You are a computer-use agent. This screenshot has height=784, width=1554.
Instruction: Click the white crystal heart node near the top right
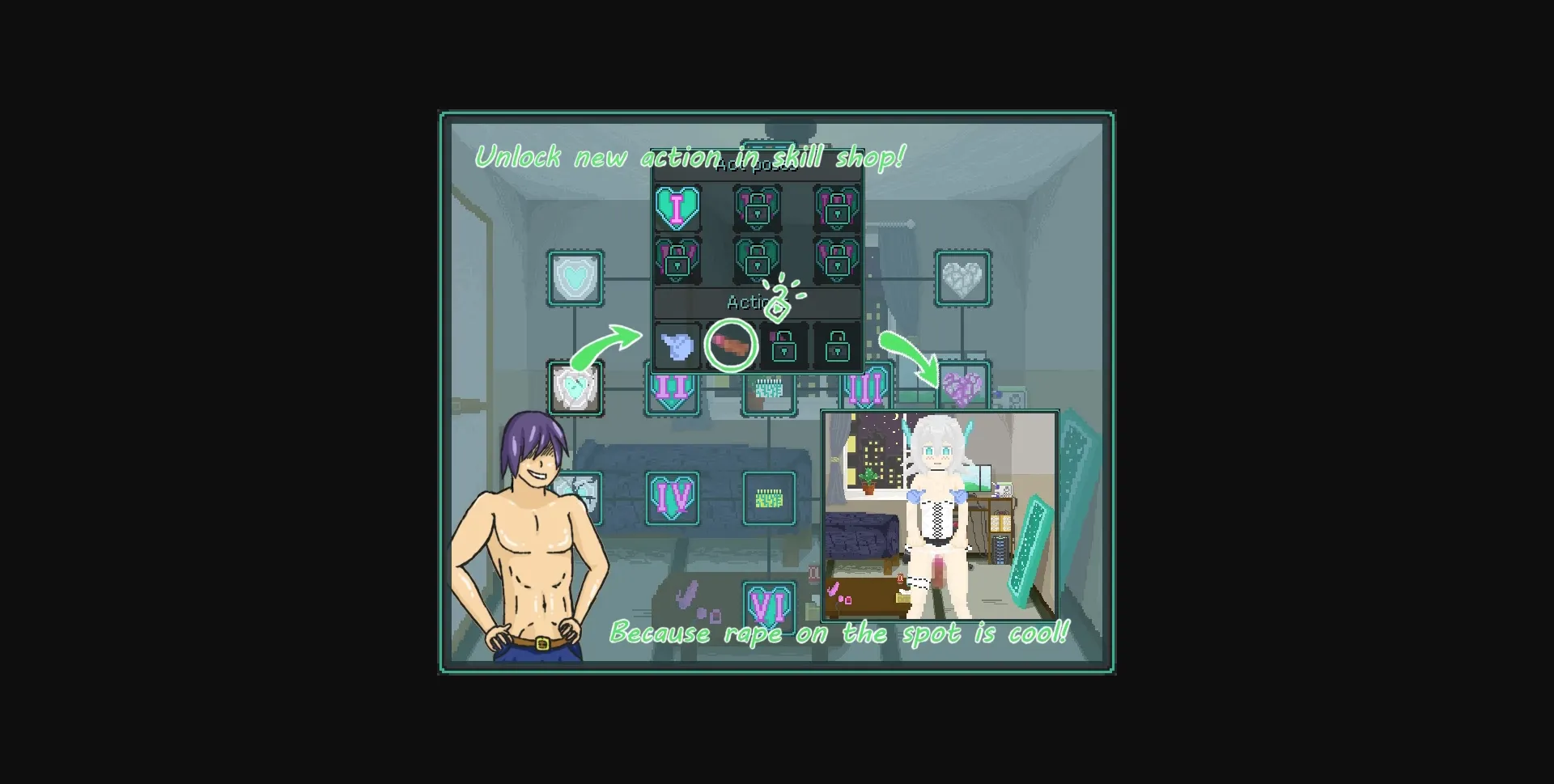(x=962, y=278)
